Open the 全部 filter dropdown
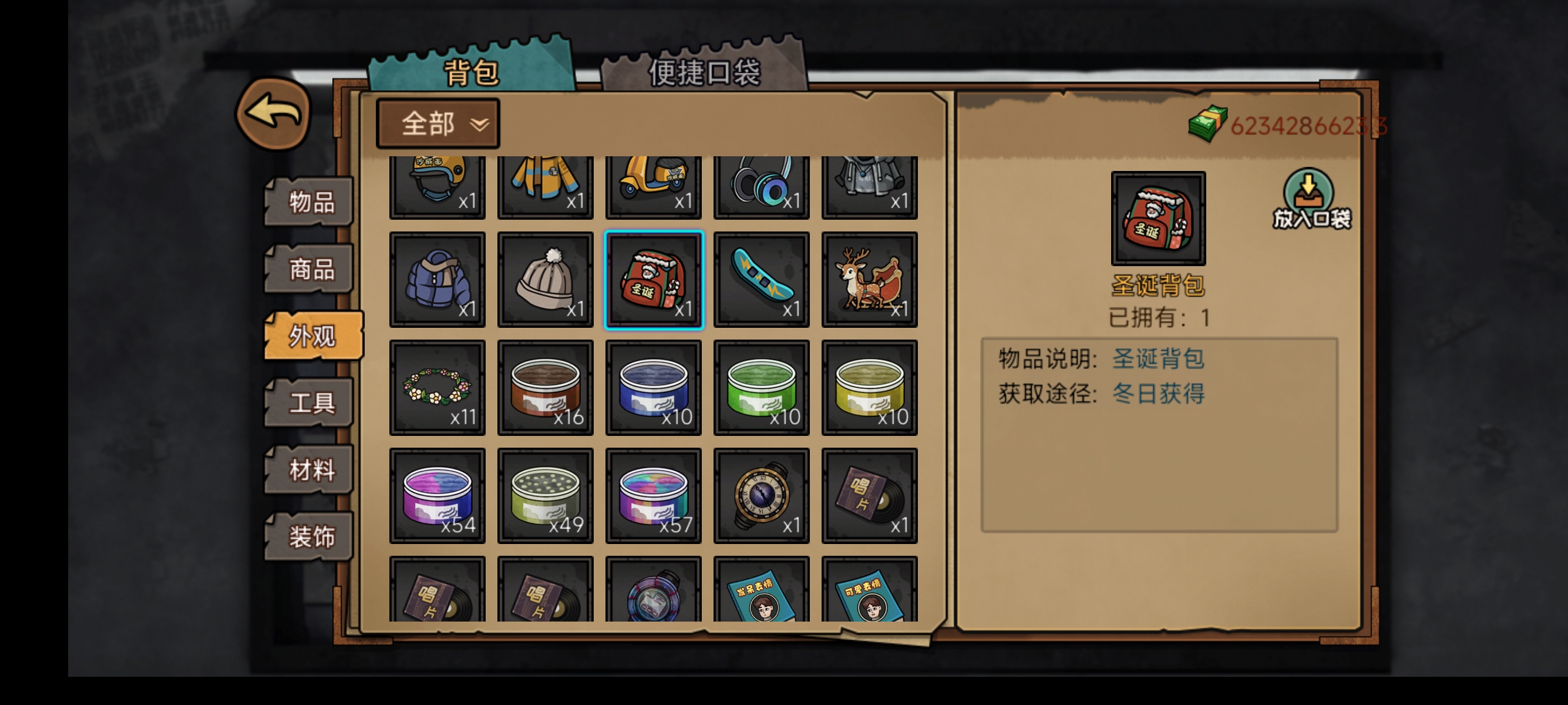This screenshot has height=705, width=1568. [x=437, y=123]
